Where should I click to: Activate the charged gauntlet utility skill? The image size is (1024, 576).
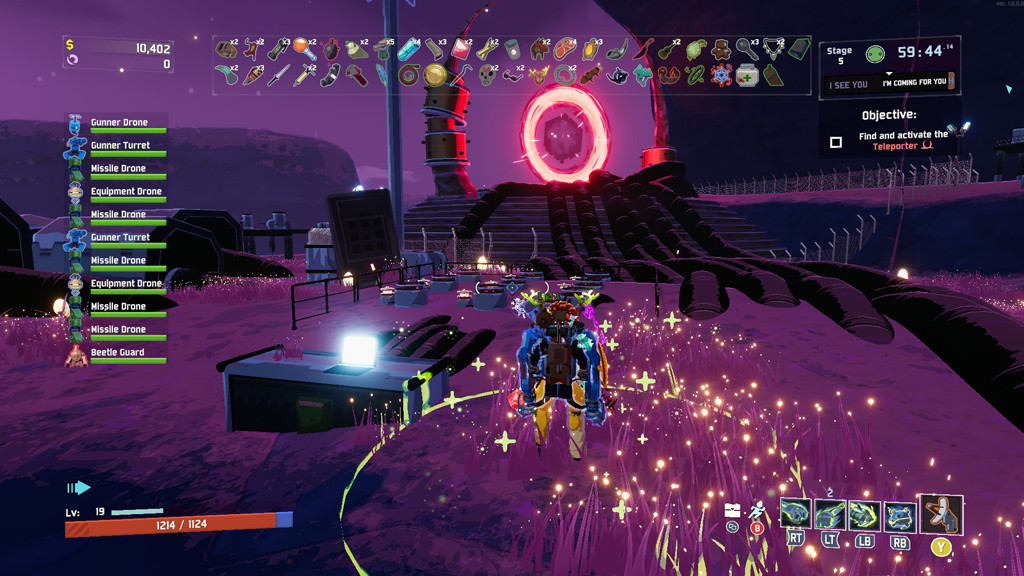pyautogui.click(x=864, y=515)
